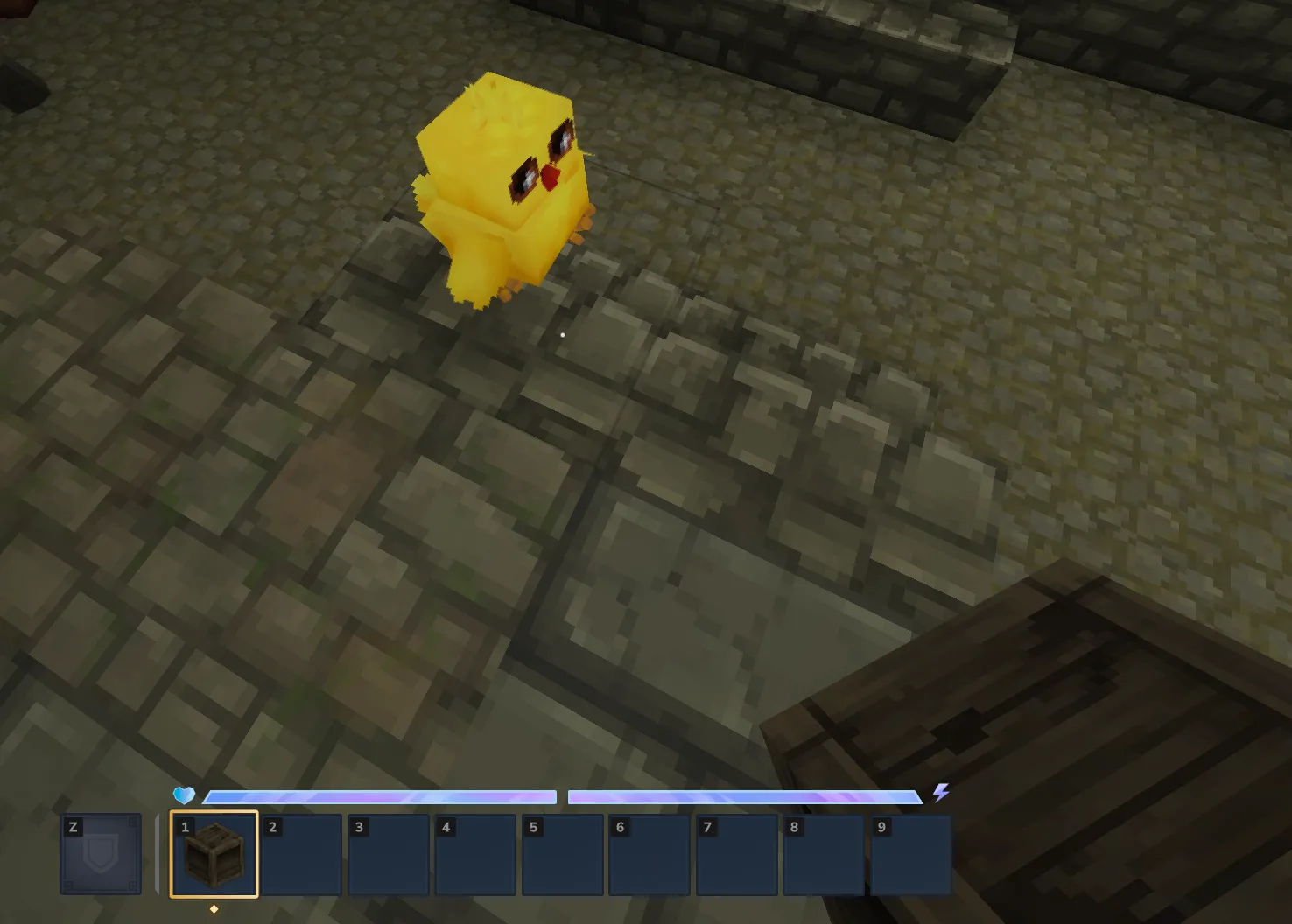Click the number label on the Z slot

pos(72,826)
